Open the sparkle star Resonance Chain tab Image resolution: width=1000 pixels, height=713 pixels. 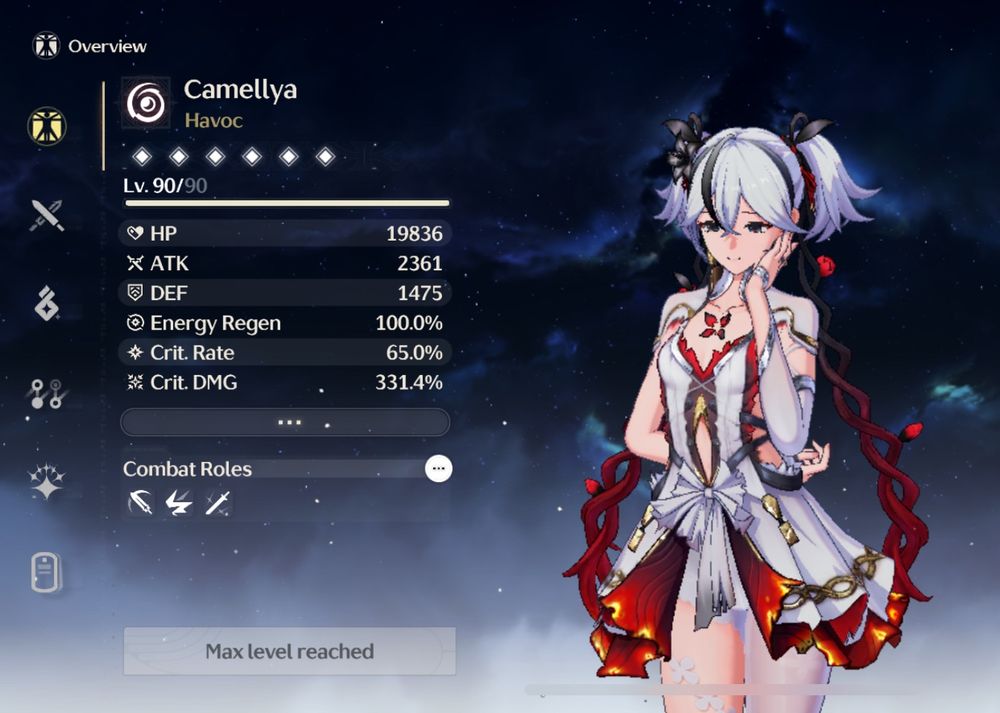[x=47, y=482]
